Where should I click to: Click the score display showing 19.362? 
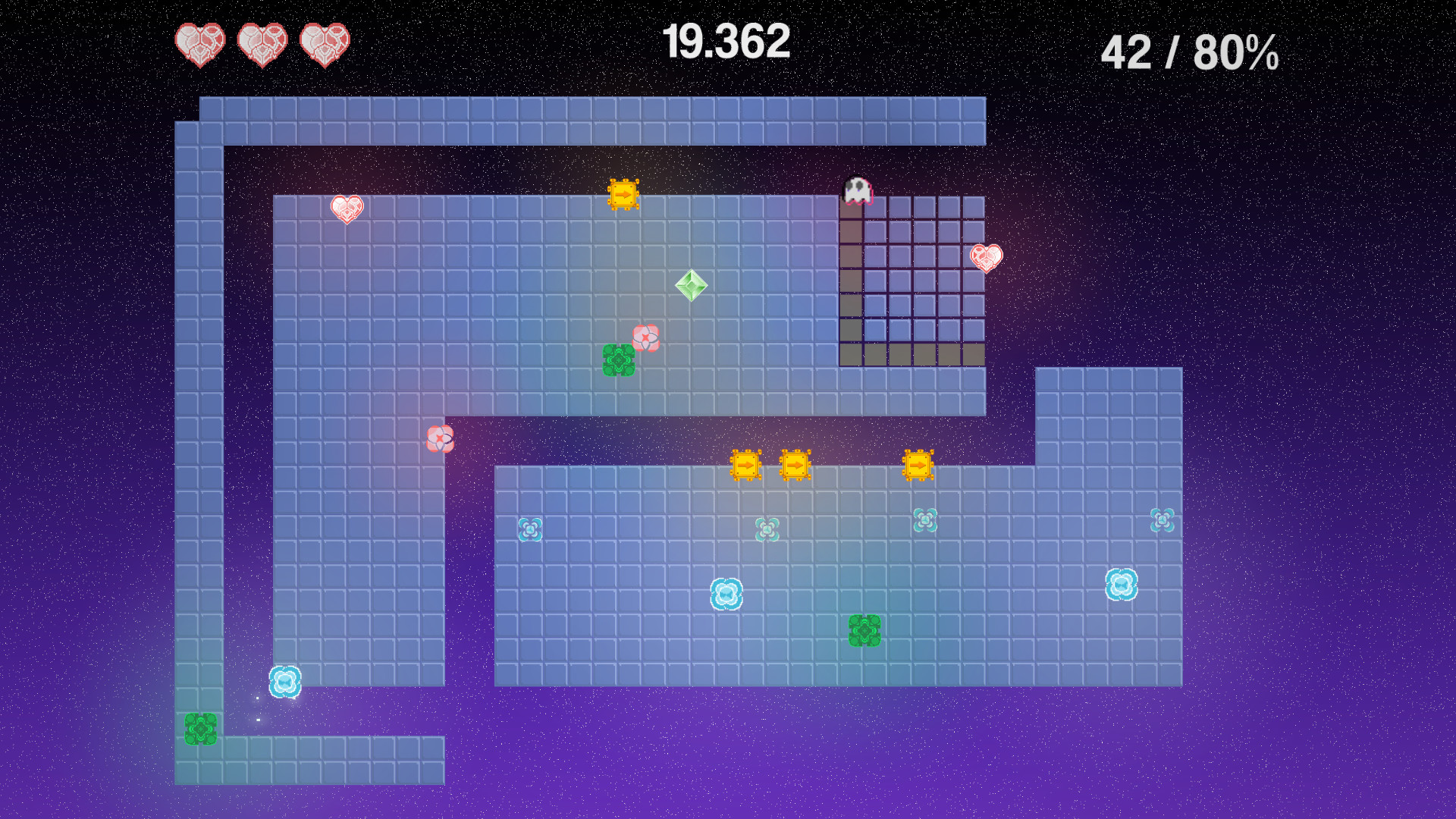click(727, 42)
